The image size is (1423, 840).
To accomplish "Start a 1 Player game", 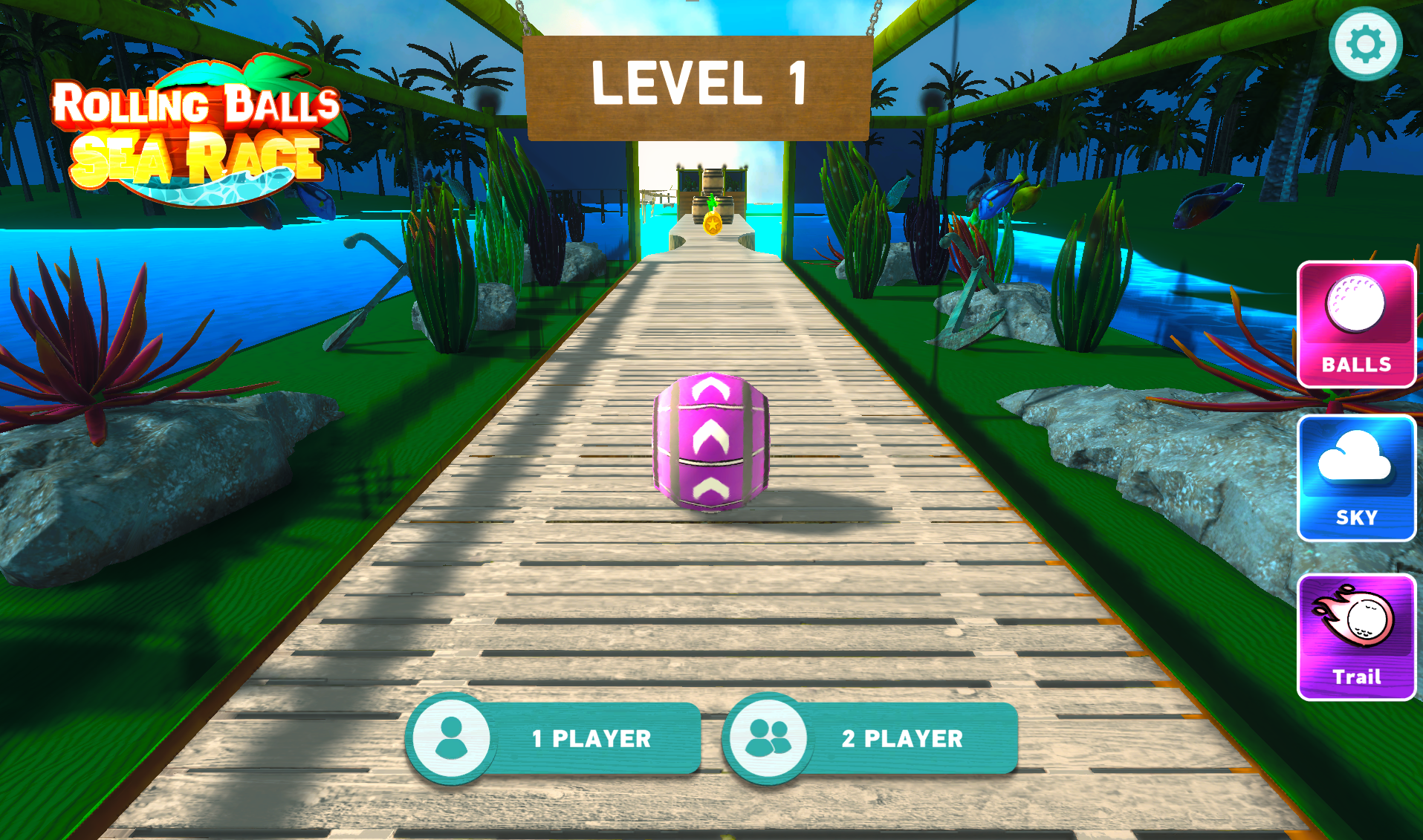I will pos(554,738).
